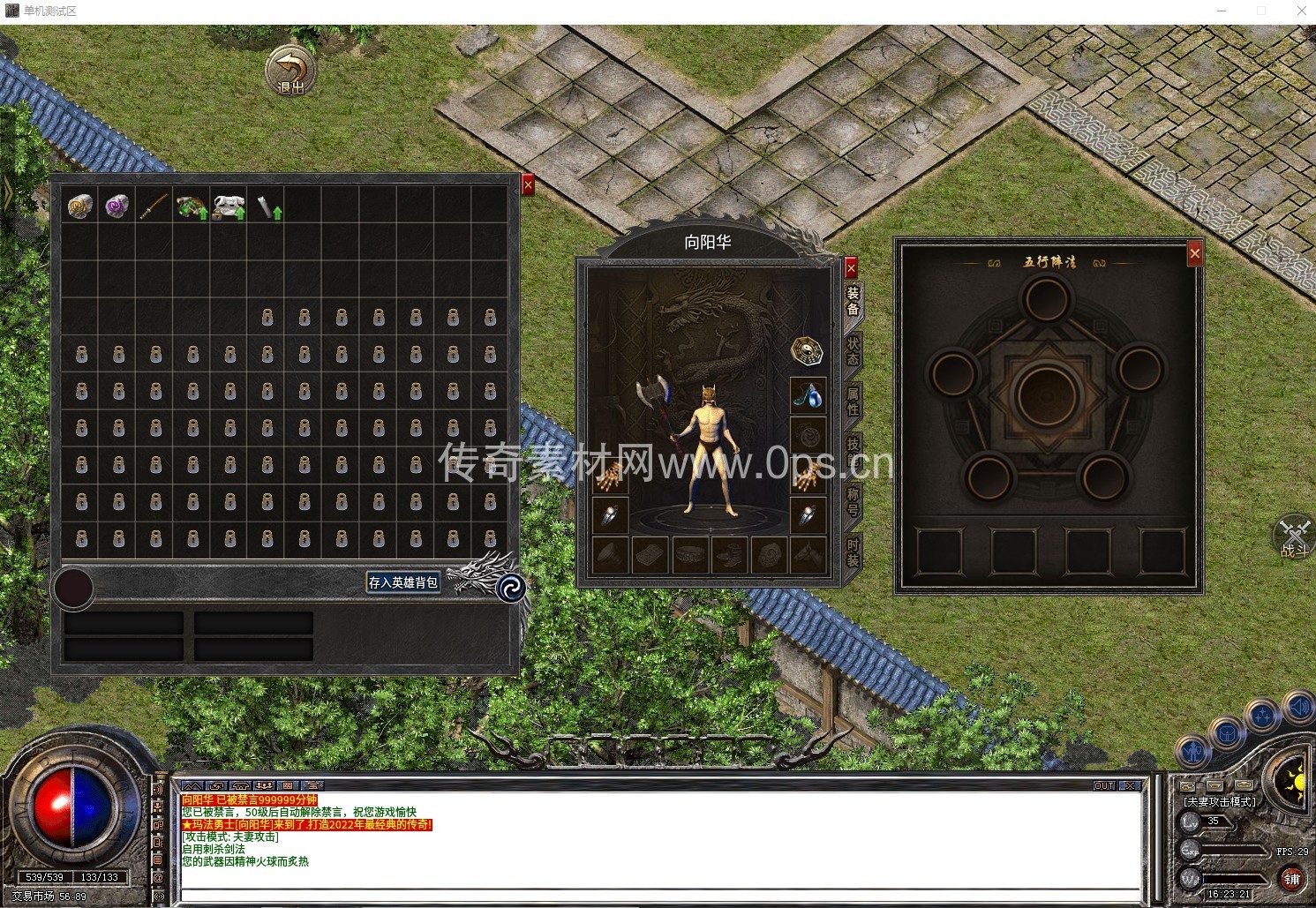Open the 时装 fashion tab
1316x908 pixels.
pyautogui.click(x=853, y=552)
